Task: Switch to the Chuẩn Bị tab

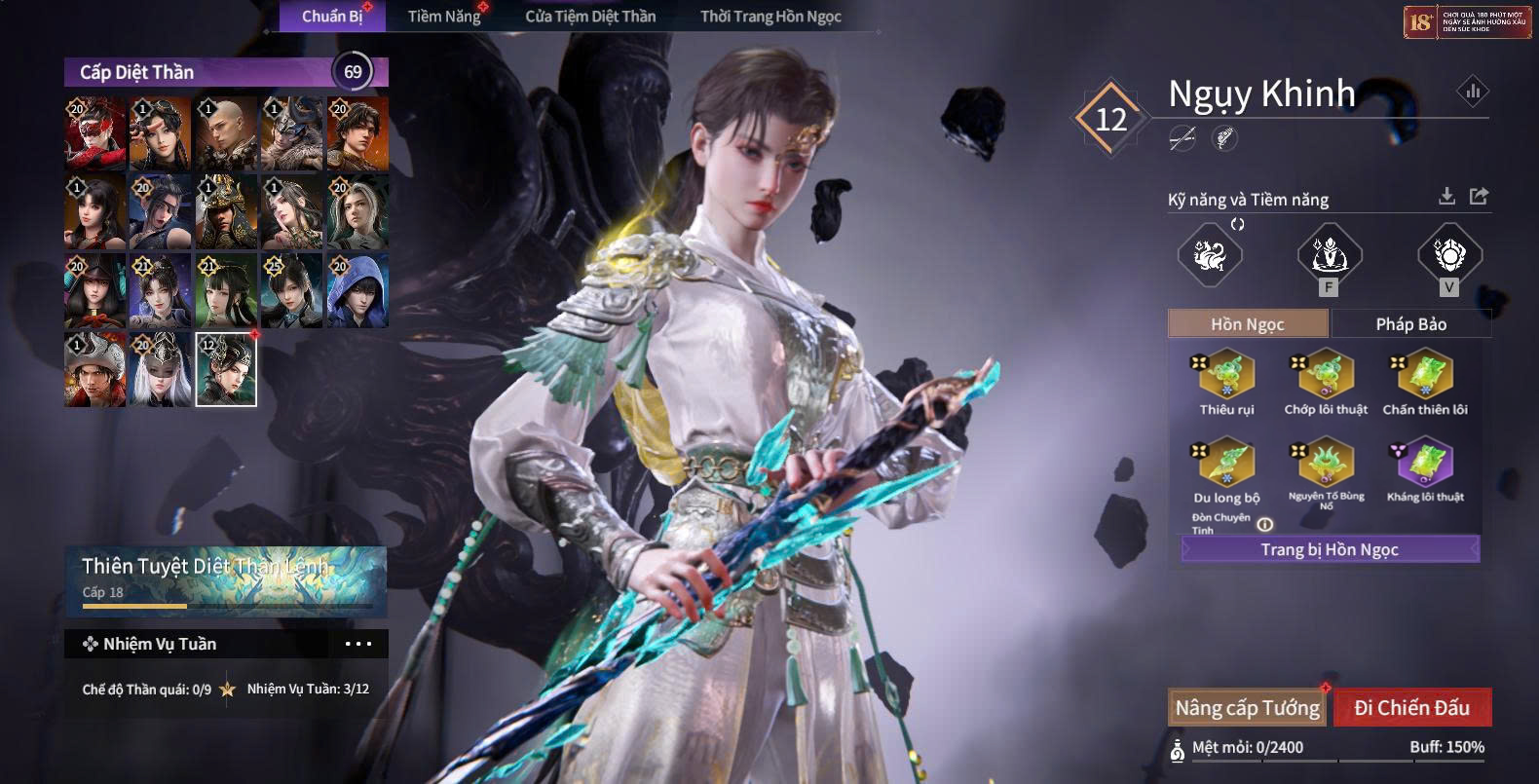Action: 331,16
